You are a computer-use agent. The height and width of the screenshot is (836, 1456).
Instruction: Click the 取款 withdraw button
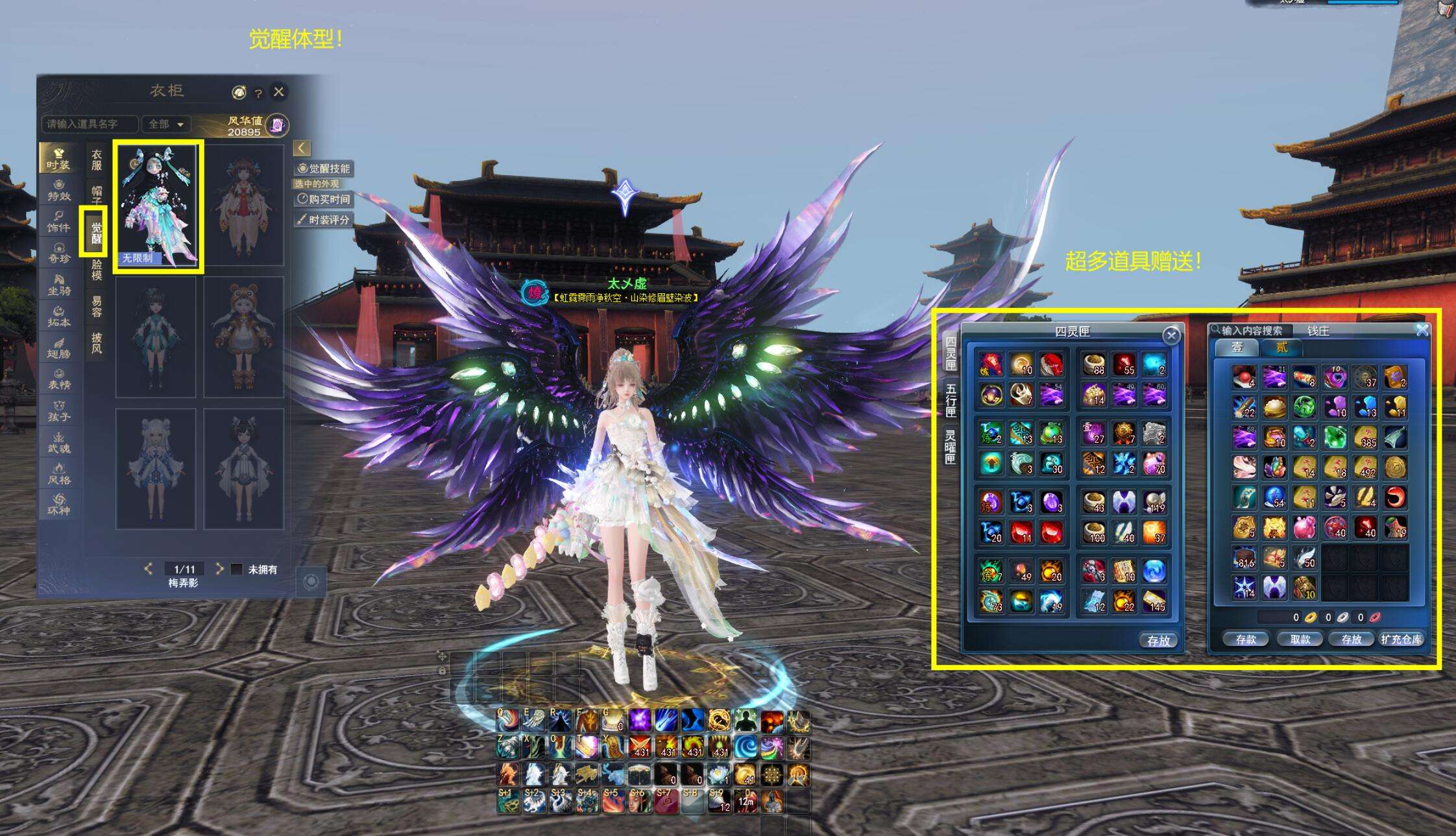pos(1300,639)
